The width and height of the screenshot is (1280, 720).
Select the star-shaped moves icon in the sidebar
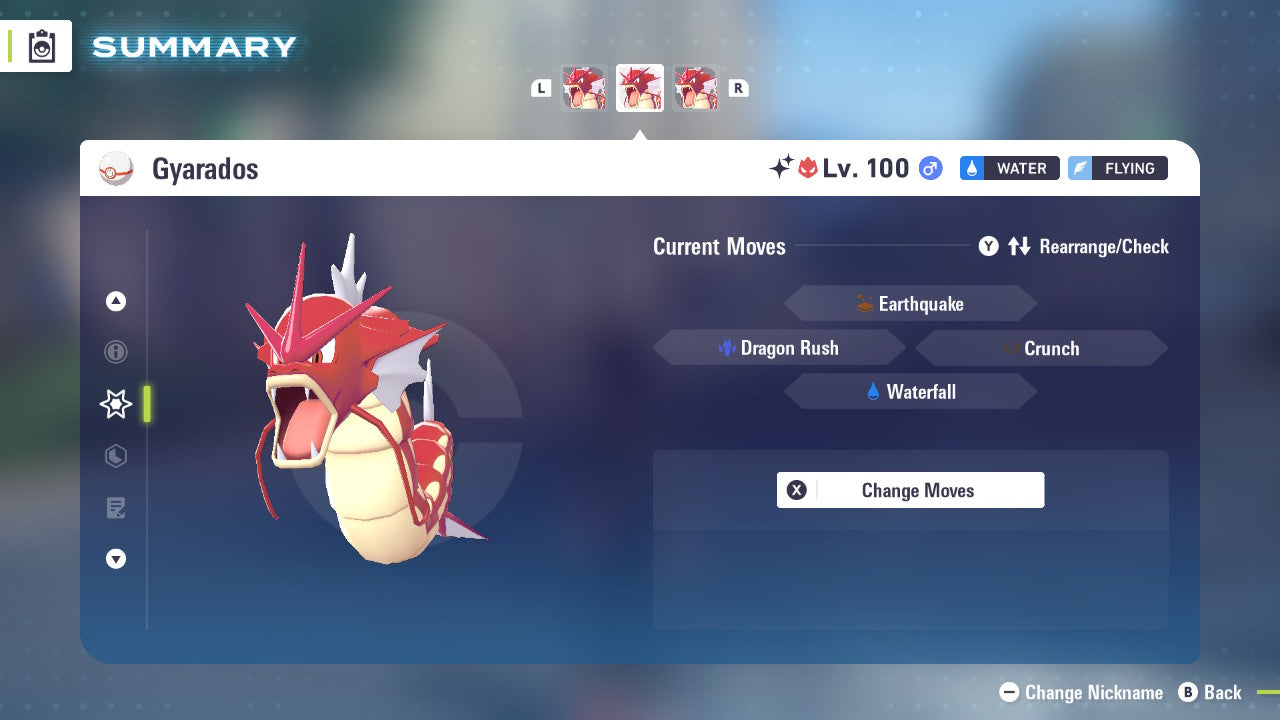115,404
